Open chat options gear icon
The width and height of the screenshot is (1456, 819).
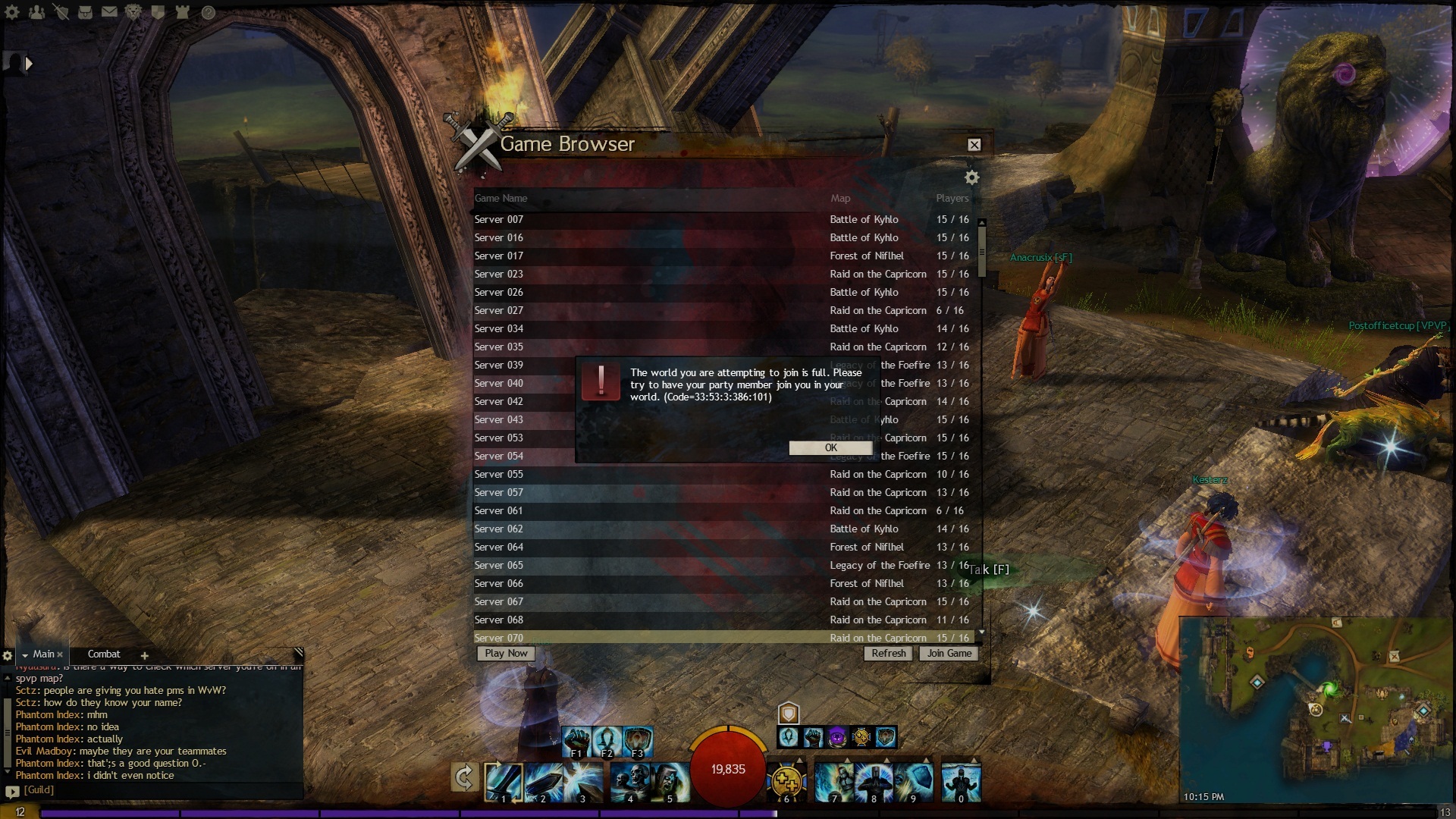[8, 656]
